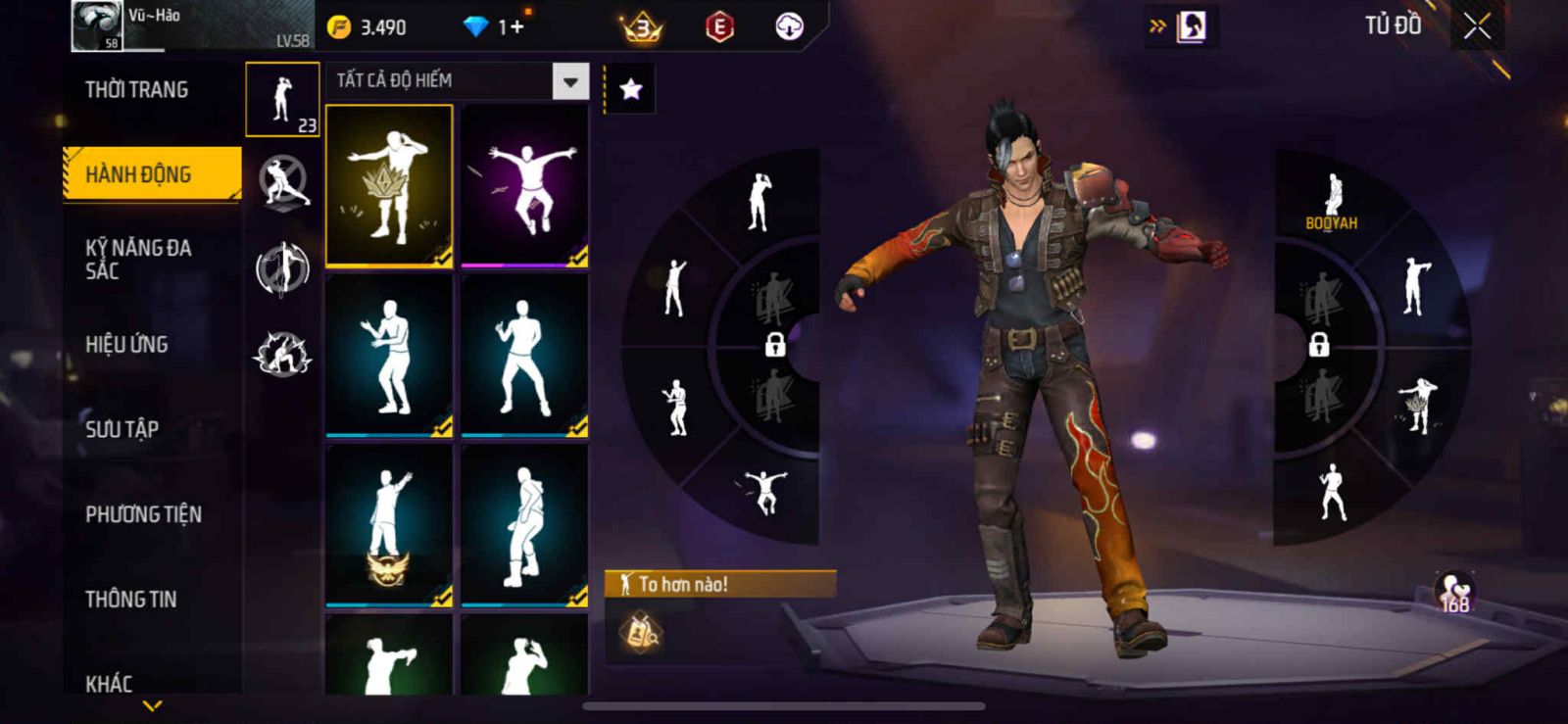
Task: Open player profile Vũ~Hảo avatar
Action: pyautogui.click(x=97, y=25)
